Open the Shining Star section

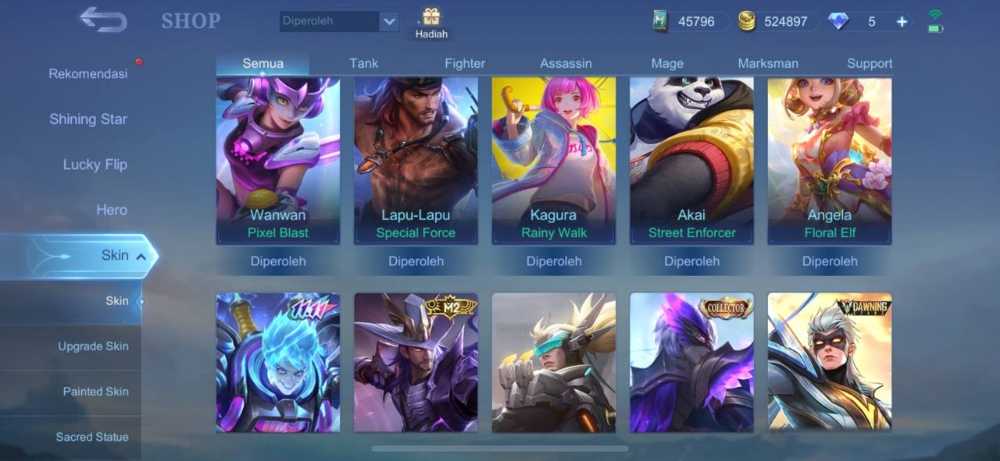click(x=88, y=119)
